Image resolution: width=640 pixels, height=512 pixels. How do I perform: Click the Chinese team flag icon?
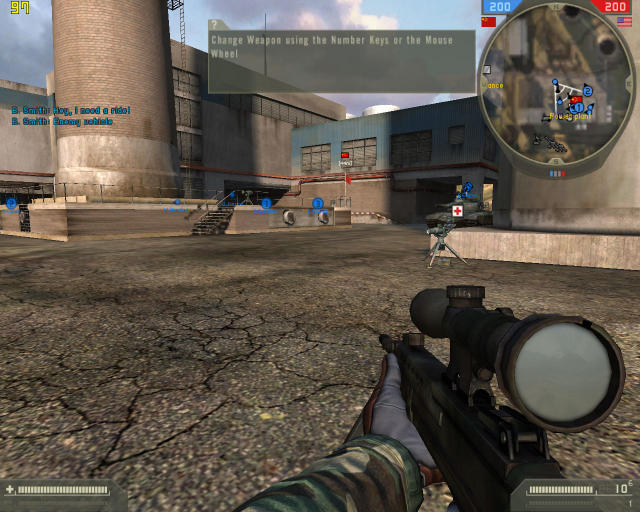pos(488,21)
